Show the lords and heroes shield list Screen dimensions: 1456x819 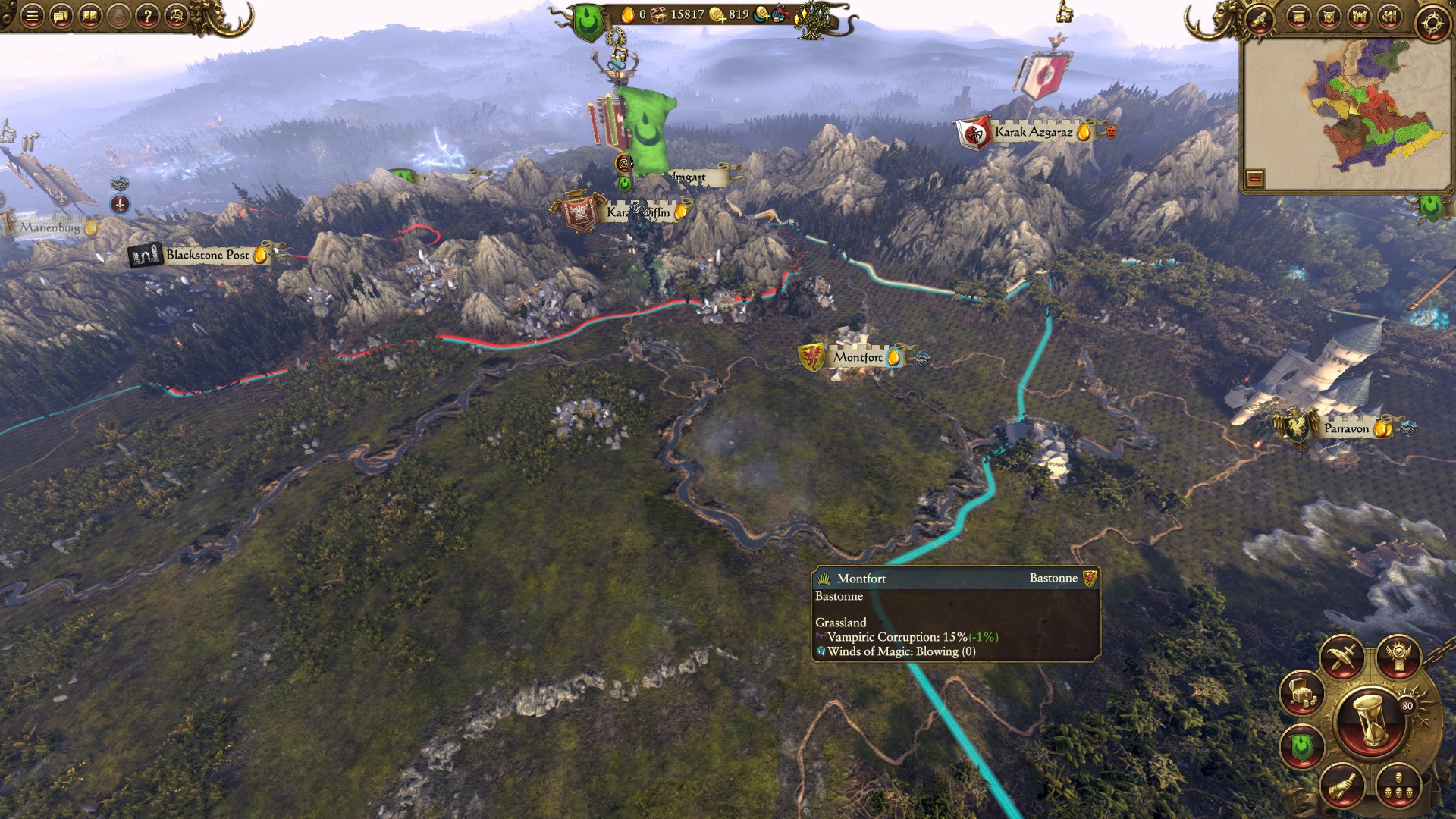[1329, 17]
